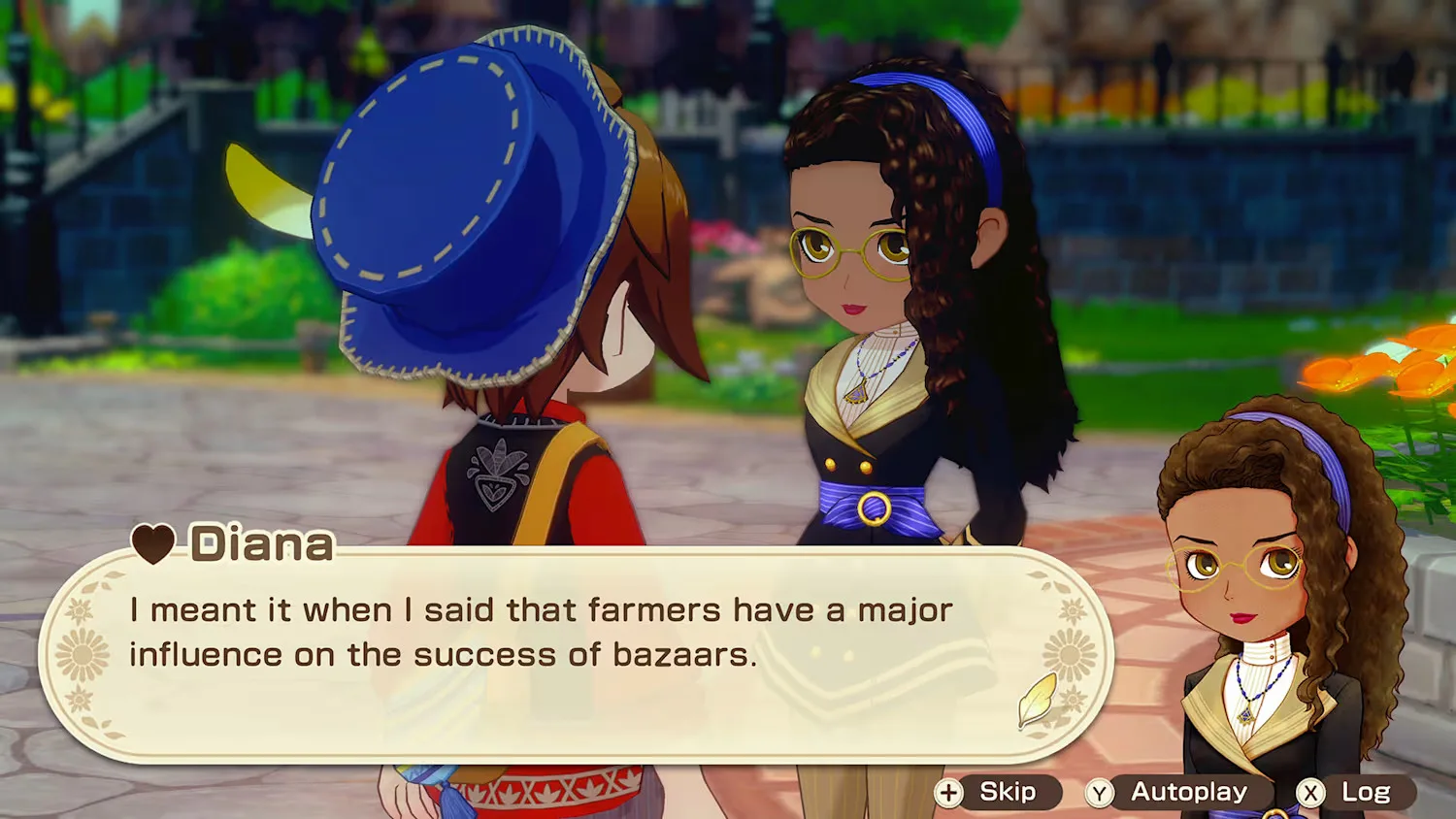The image size is (1456, 819).
Task: Click the + circle icon next to Skip
Action: (948, 793)
